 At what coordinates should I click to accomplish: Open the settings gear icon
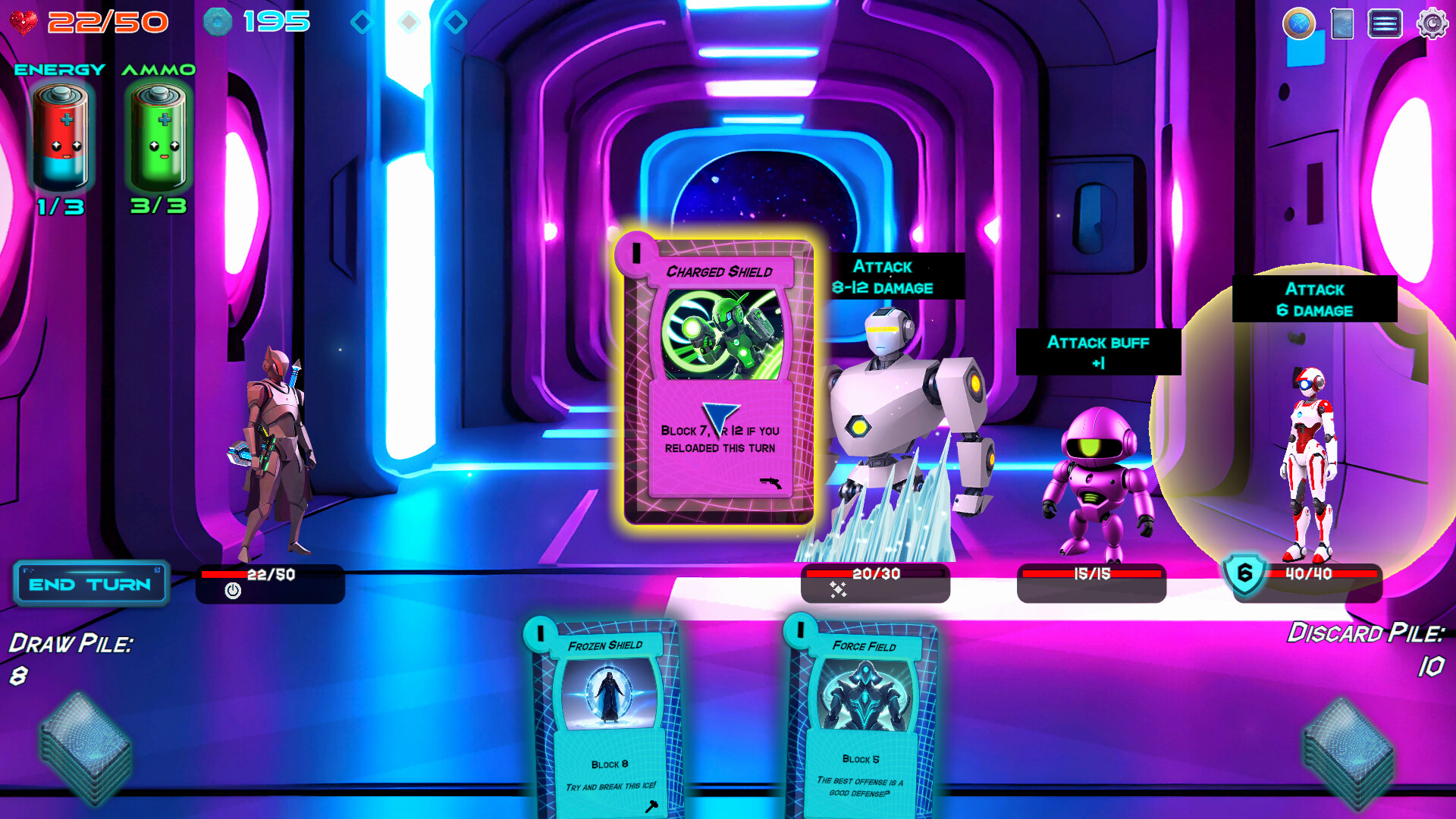(x=1432, y=24)
